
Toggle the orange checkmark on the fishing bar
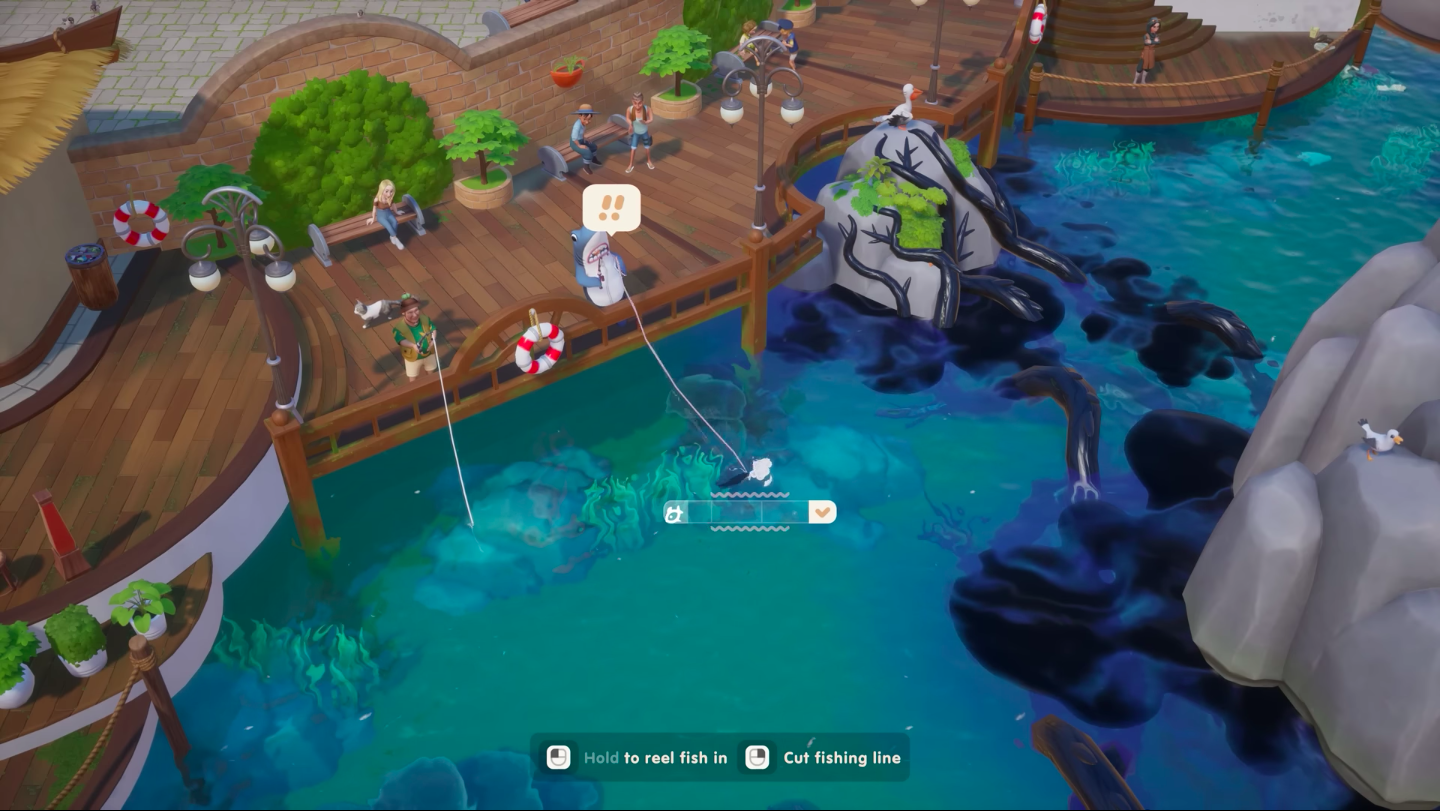(822, 511)
